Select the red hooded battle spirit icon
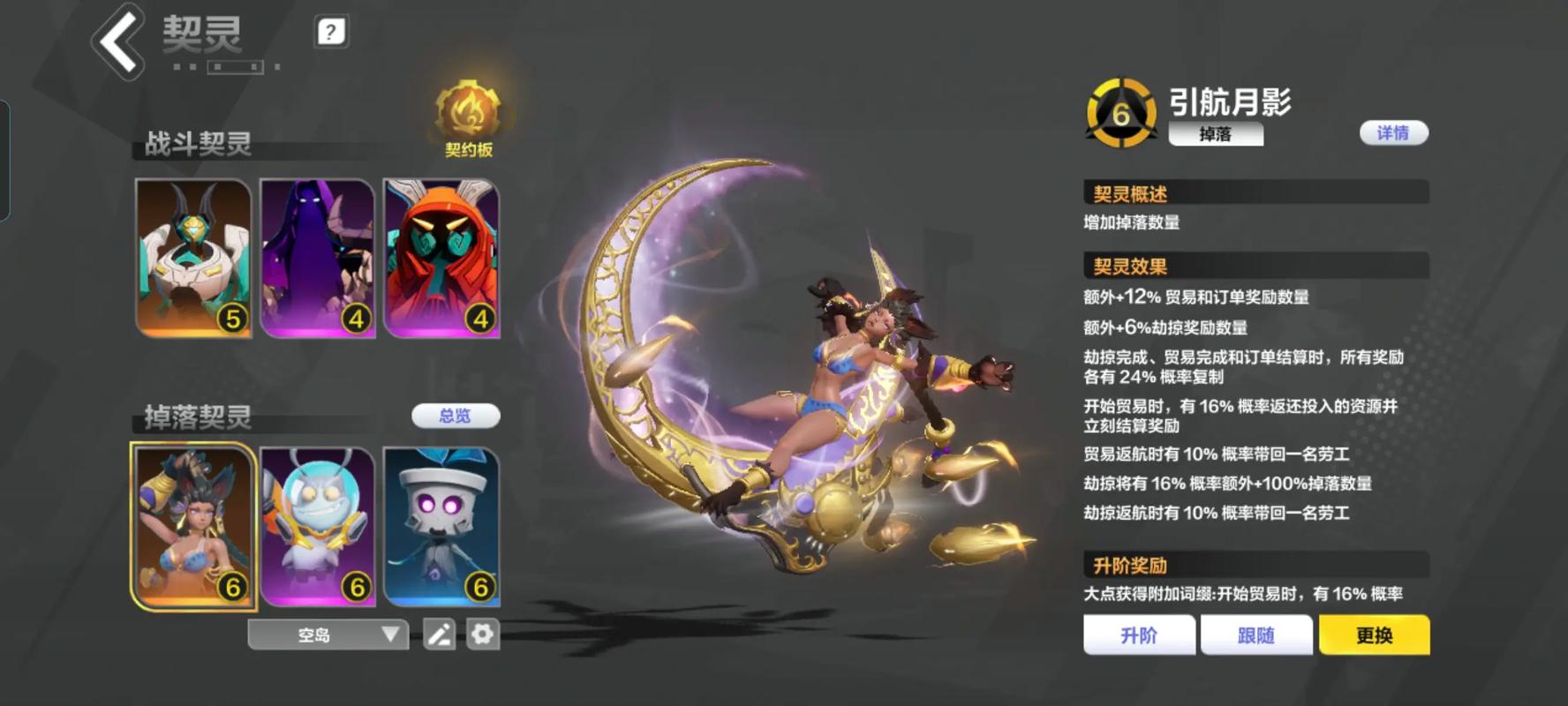Viewport: 1568px width, 706px height. 442,256
